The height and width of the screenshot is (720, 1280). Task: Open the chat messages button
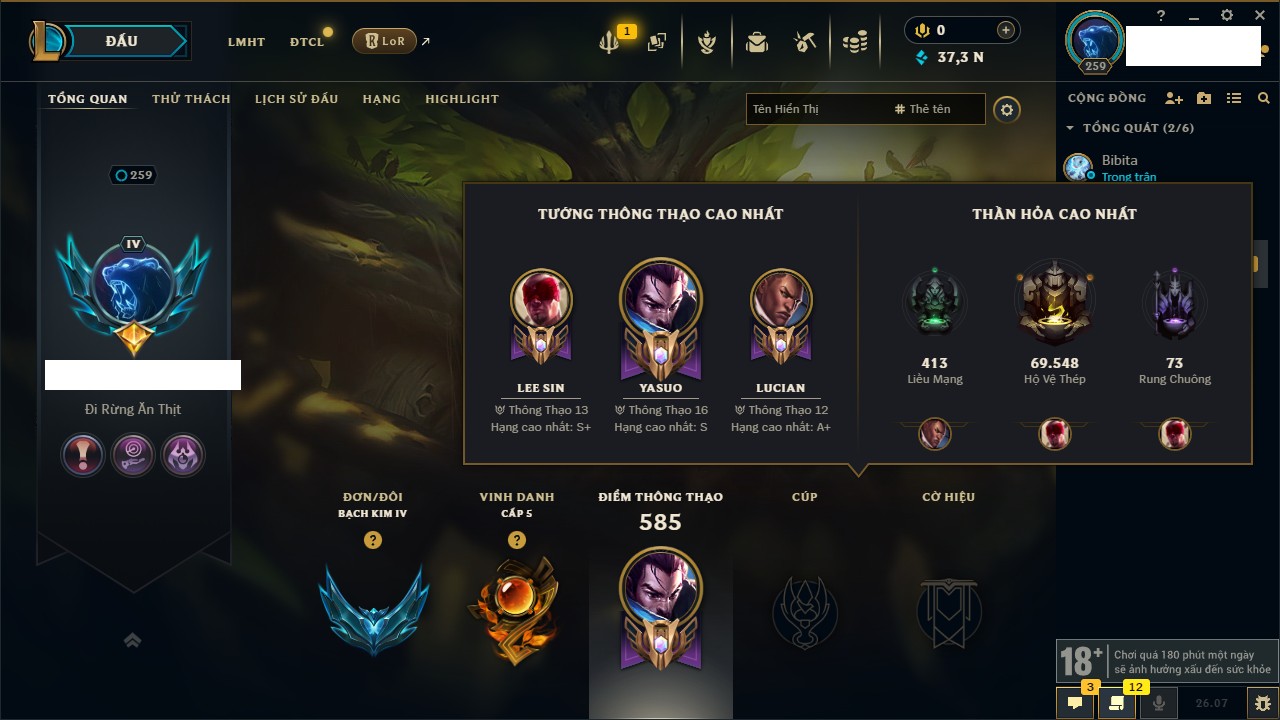(x=1075, y=703)
